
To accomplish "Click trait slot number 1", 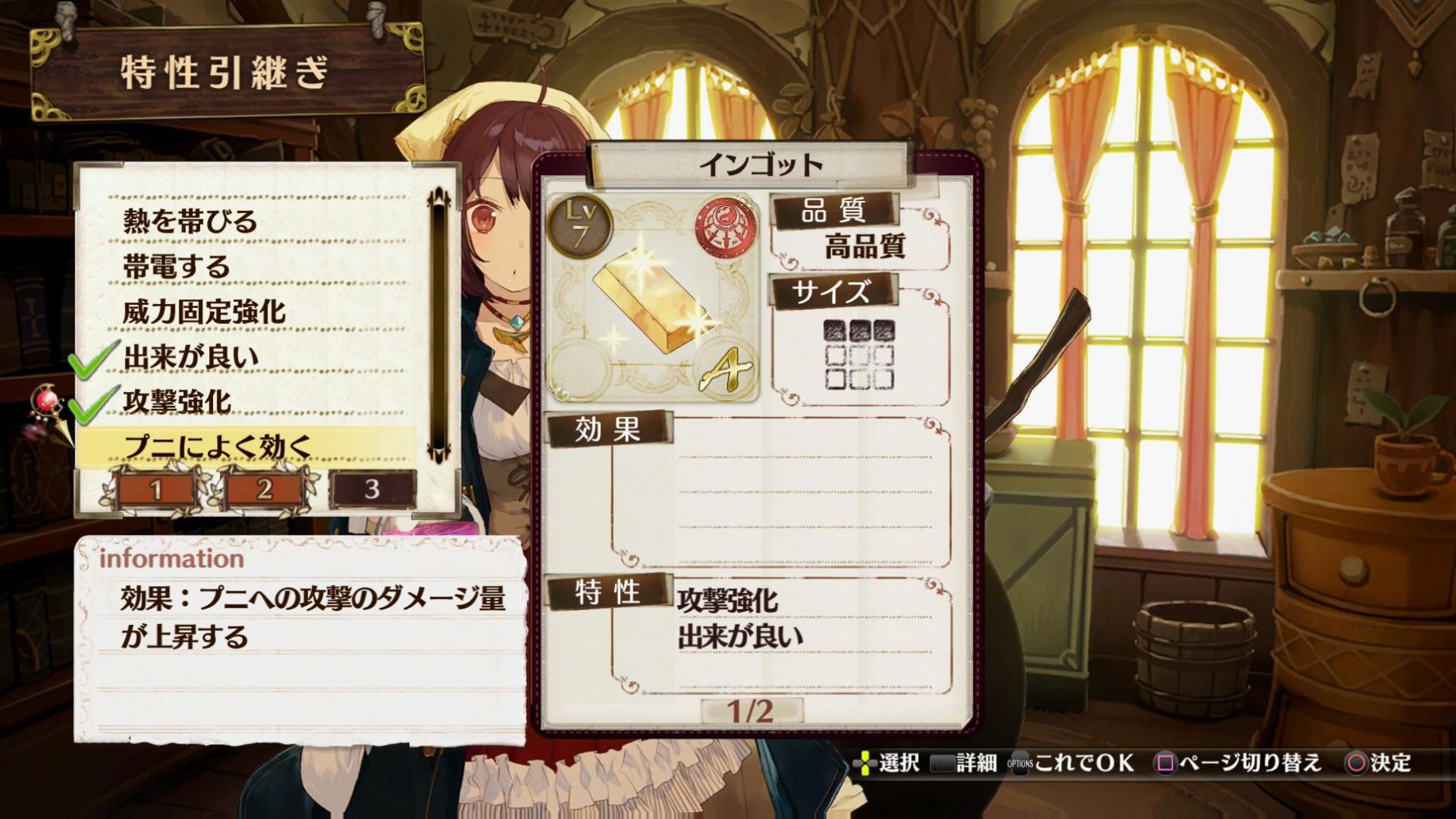I will pyautogui.click(x=157, y=490).
